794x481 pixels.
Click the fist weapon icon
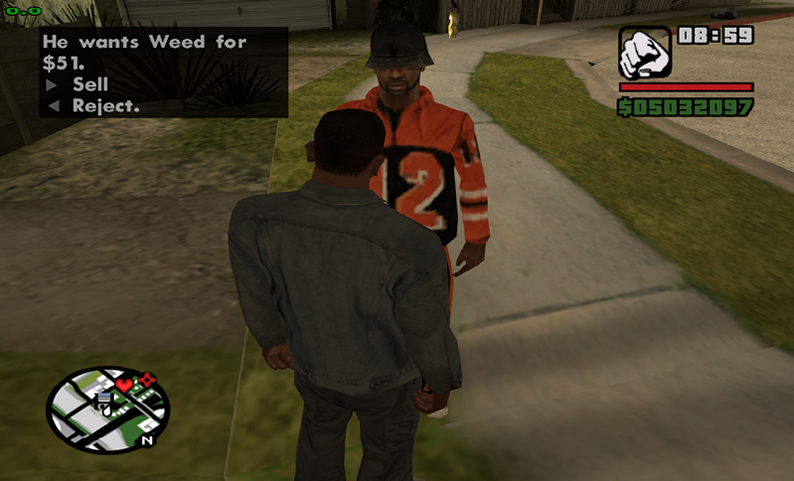click(644, 52)
